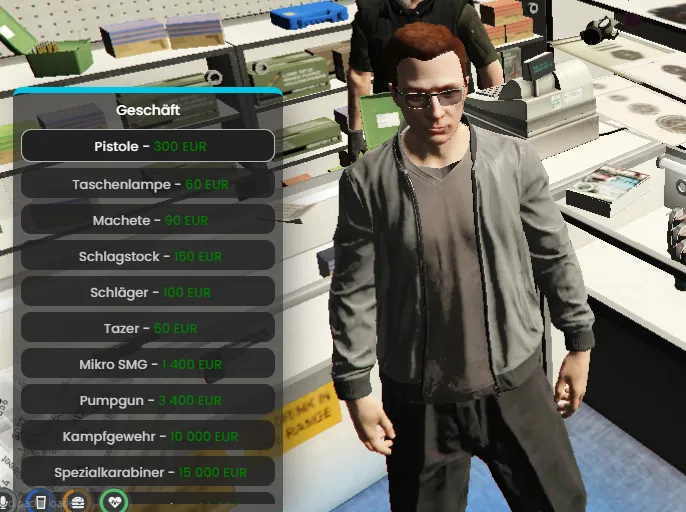686x512 pixels.
Task: Select the Tazer for 50 EUR
Action: (148, 328)
